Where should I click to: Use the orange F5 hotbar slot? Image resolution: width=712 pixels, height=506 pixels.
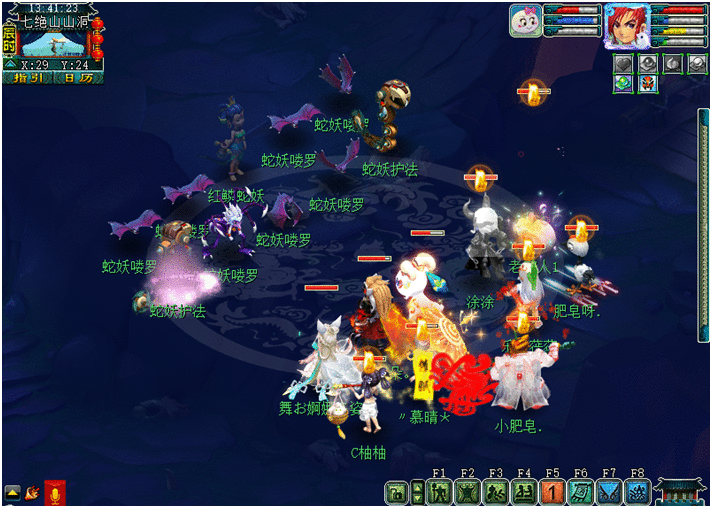pyautogui.click(x=552, y=492)
